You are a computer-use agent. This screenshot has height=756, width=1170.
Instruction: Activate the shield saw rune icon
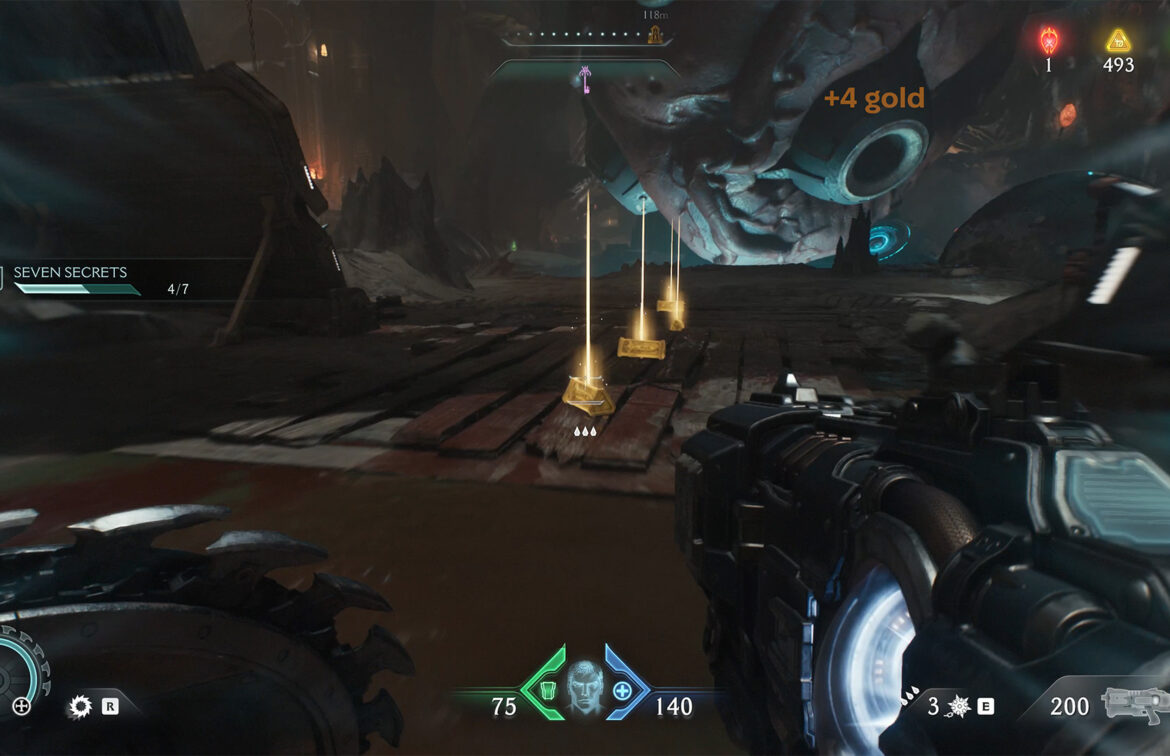coord(80,707)
